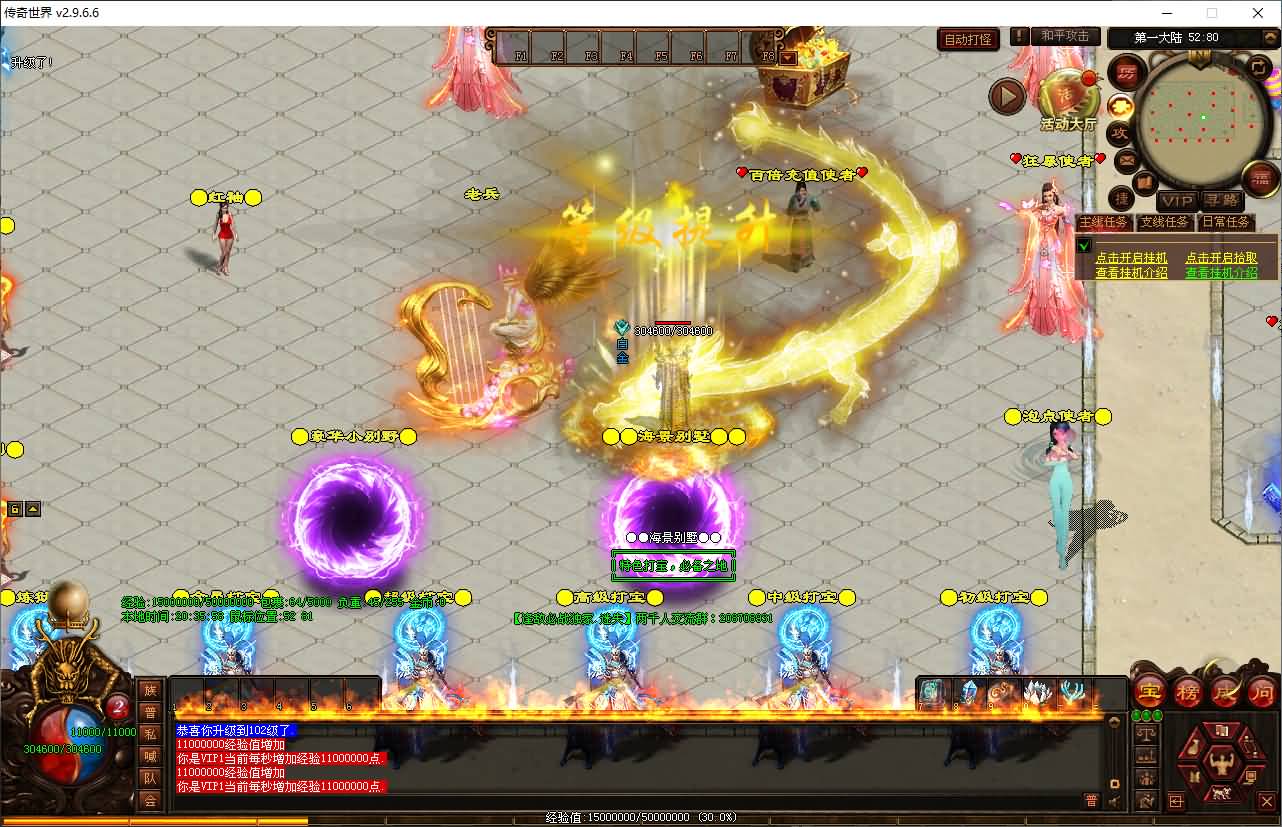Click the 点击开启挂机 link

pyautogui.click(x=1131, y=258)
